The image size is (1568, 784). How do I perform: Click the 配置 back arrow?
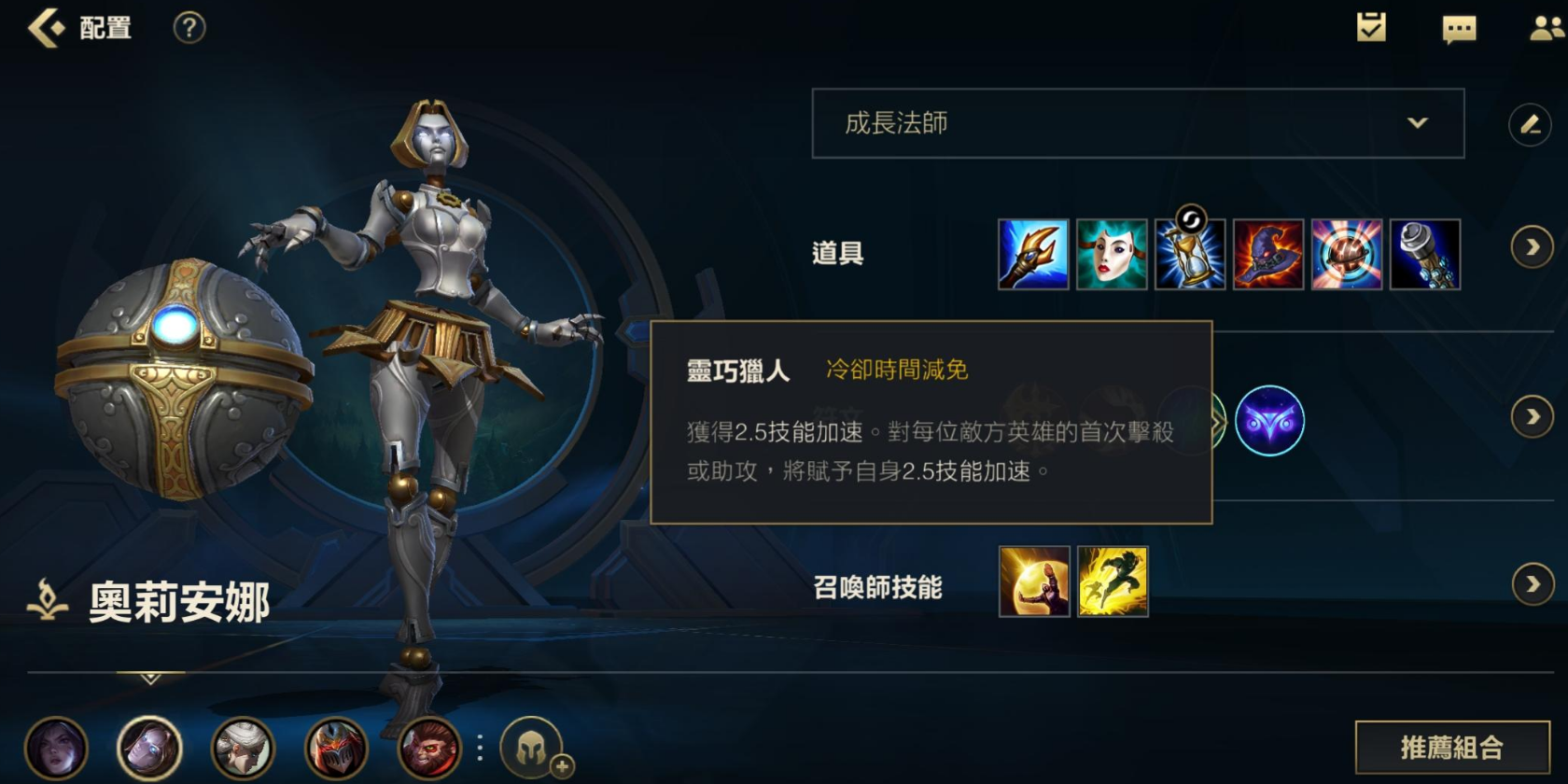coord(44,27)
